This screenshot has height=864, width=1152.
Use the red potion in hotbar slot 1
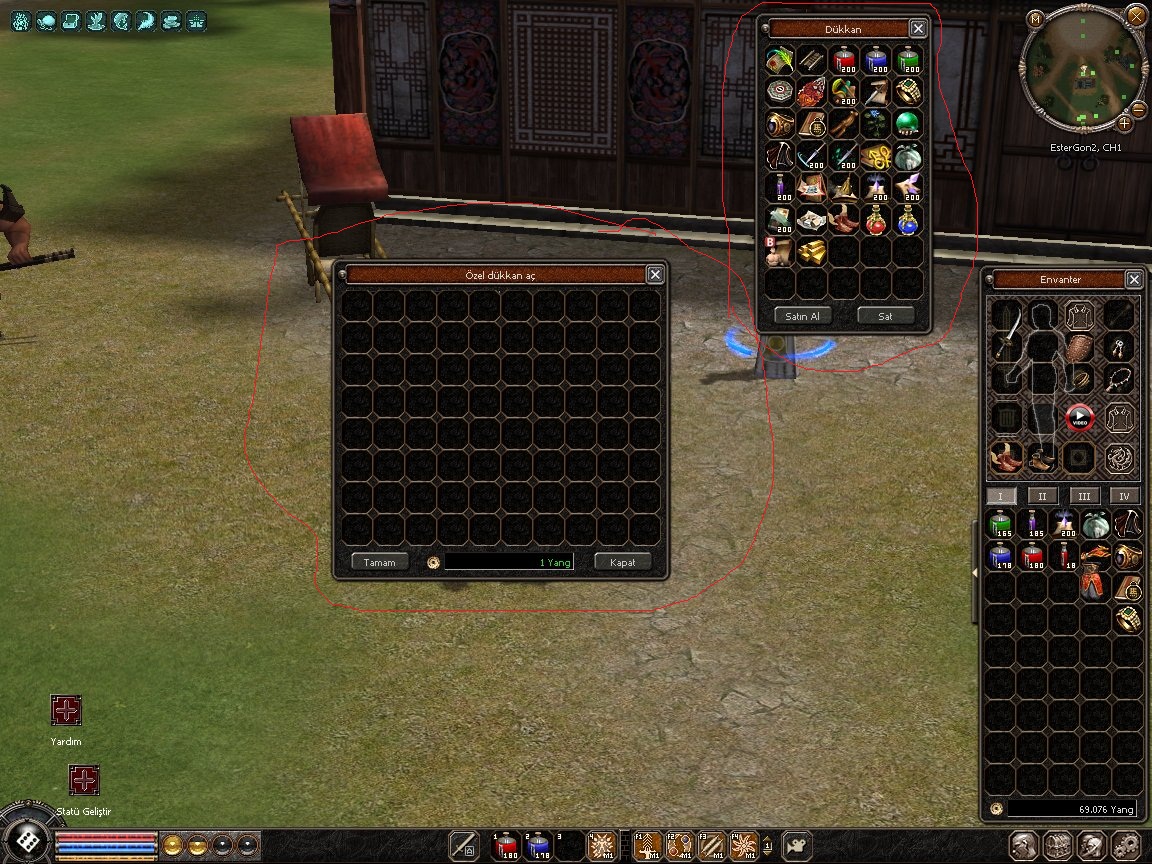(x=507, y=846)
